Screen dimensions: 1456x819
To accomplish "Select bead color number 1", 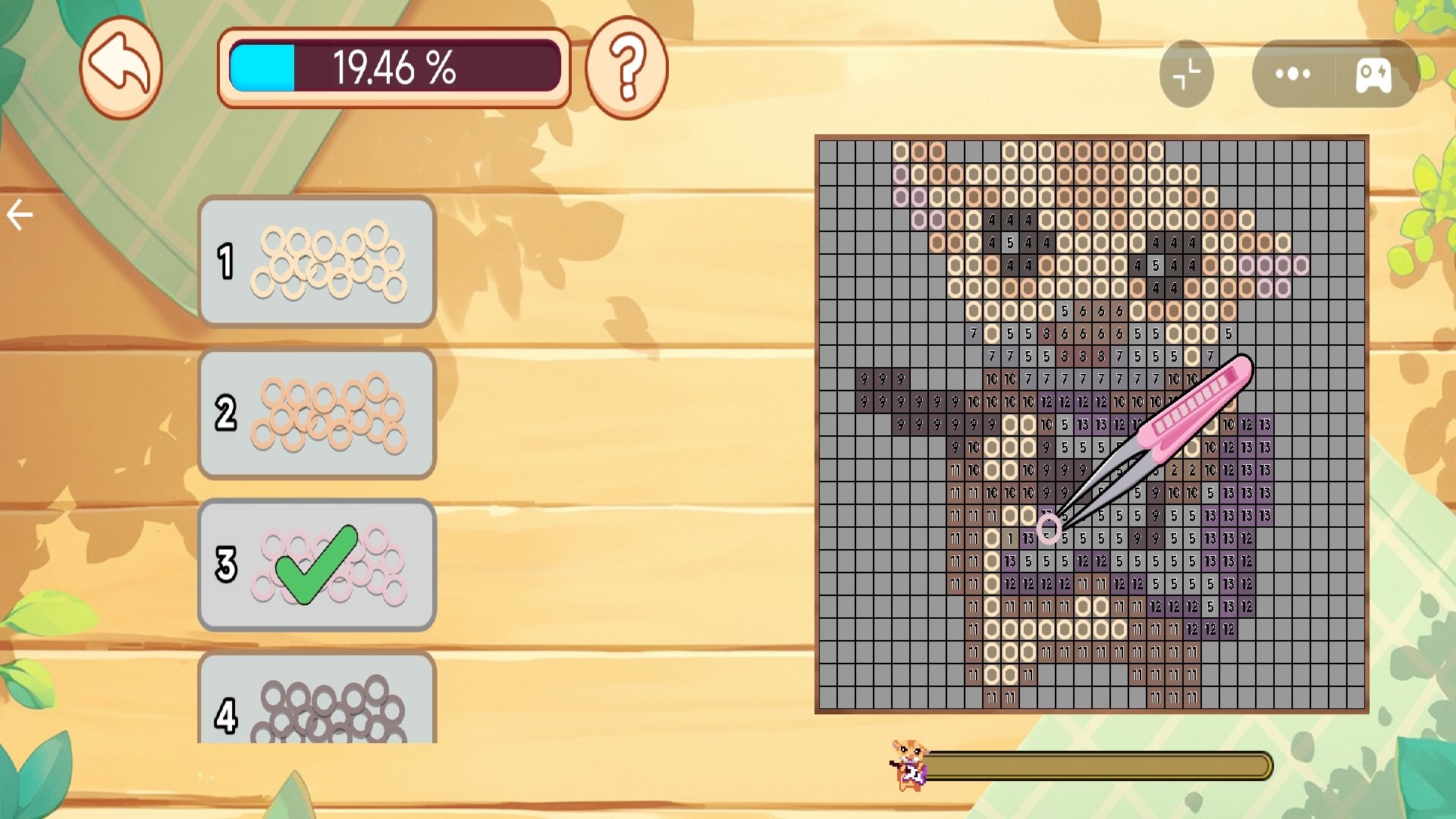I will click(x=317, y=262).
